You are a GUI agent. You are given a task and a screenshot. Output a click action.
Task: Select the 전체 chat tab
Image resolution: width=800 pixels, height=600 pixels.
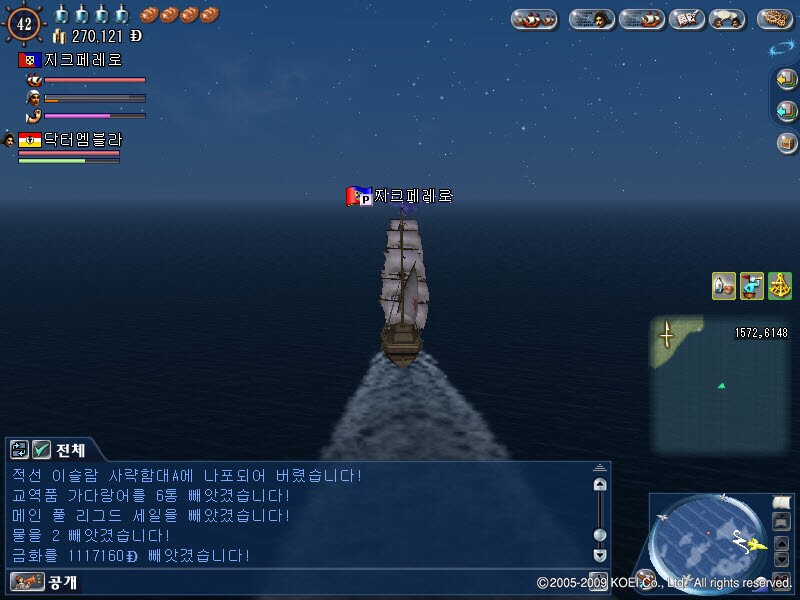pos(70,450)
